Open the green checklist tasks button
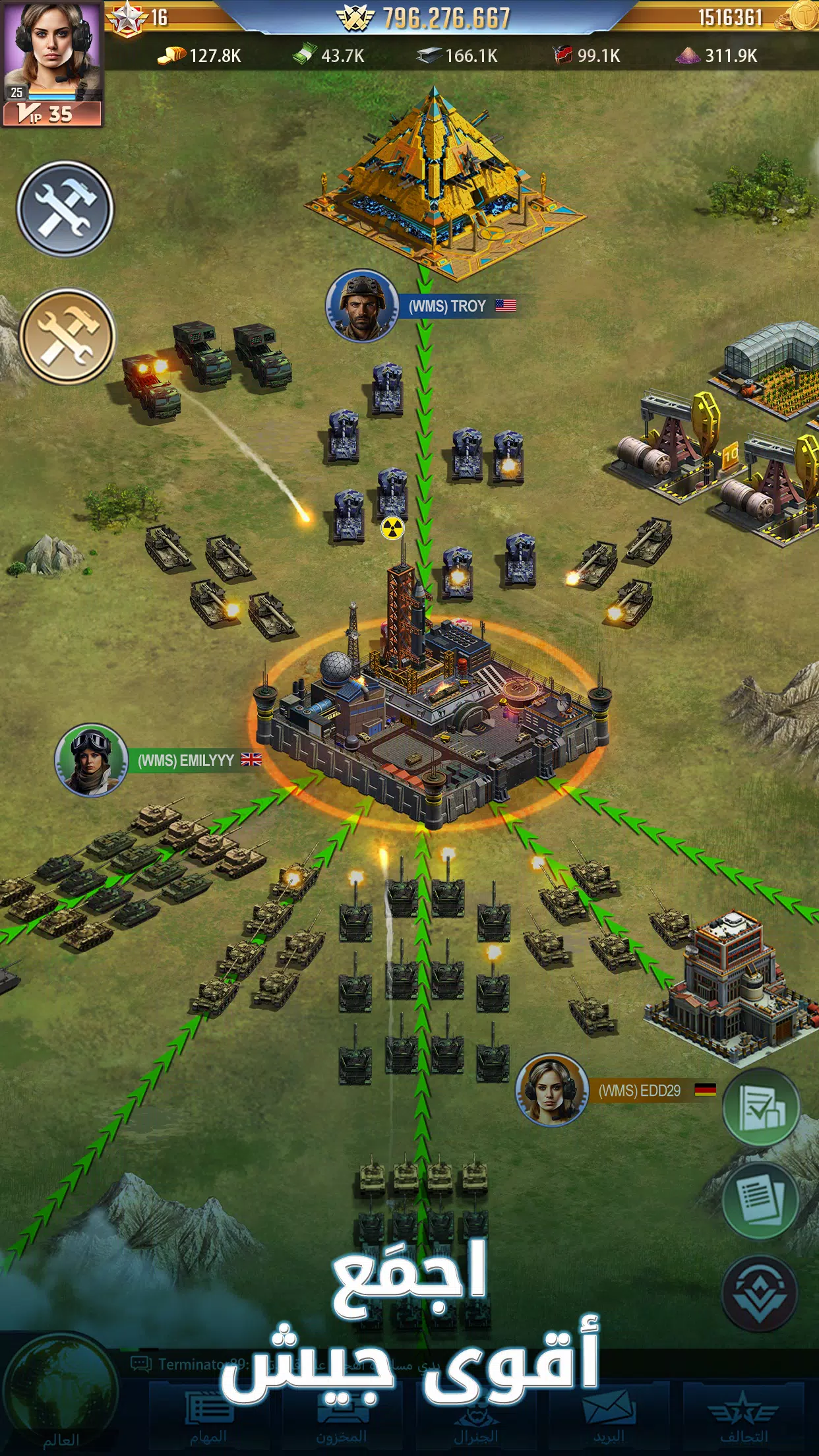This screenshot has height=1456, width=819. coord(761,1108)
